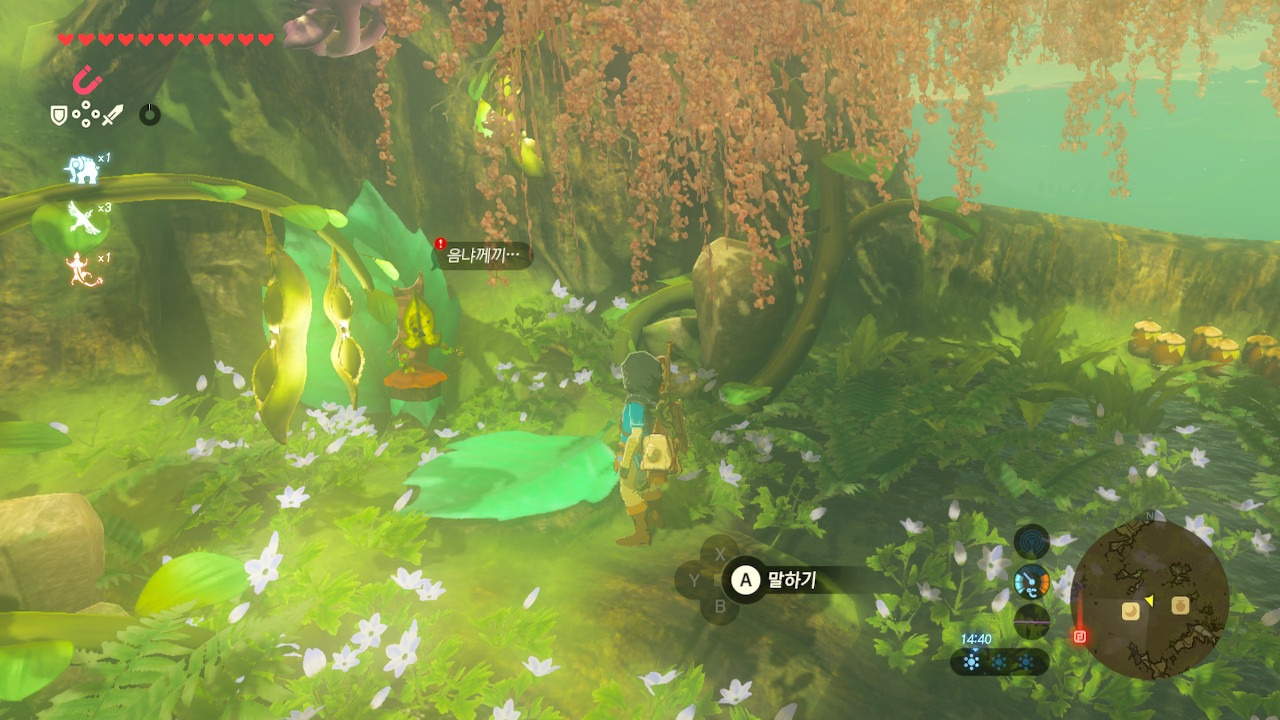Click the Sheikah Sensor signal icon

pos(1031,542)
